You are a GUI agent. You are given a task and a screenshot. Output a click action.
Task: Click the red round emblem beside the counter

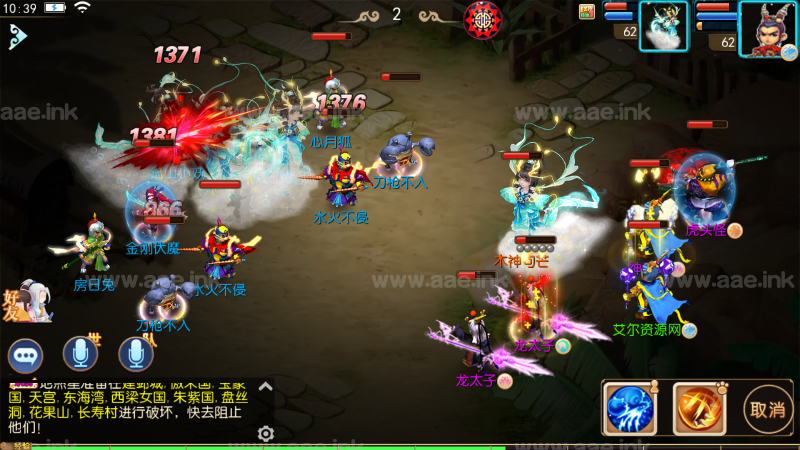pos(482,17)
